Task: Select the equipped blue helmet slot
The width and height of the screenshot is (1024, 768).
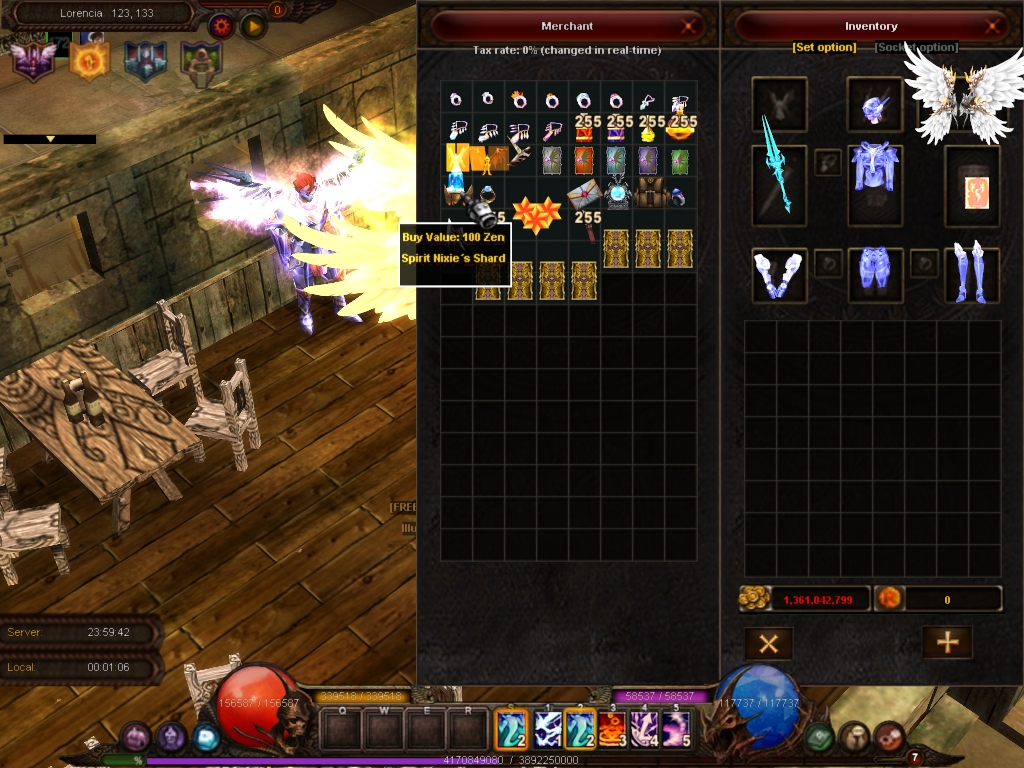Action: pyautogui.click(x=875, y=103)
